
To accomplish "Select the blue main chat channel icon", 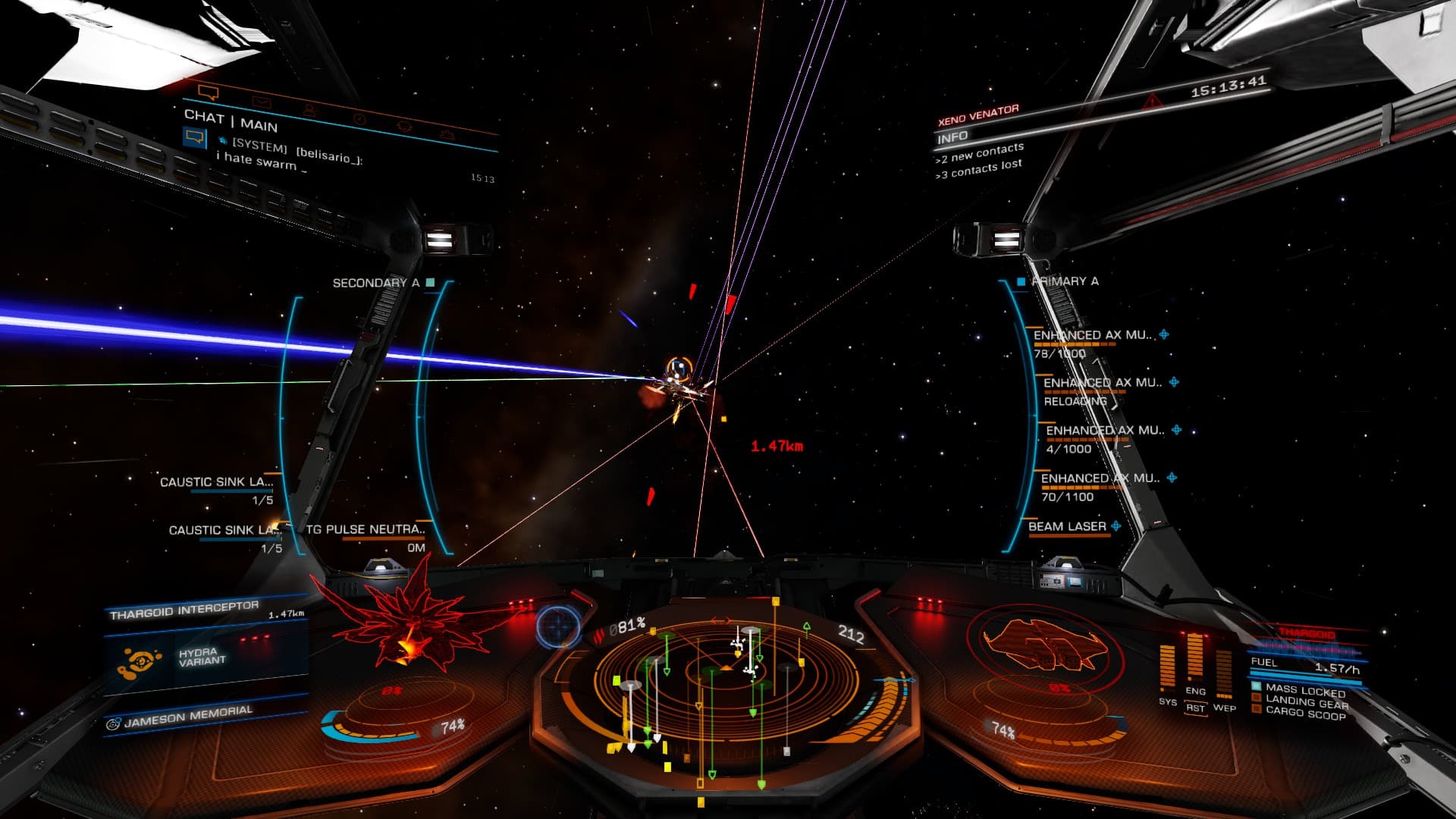I will coord(195,137).
